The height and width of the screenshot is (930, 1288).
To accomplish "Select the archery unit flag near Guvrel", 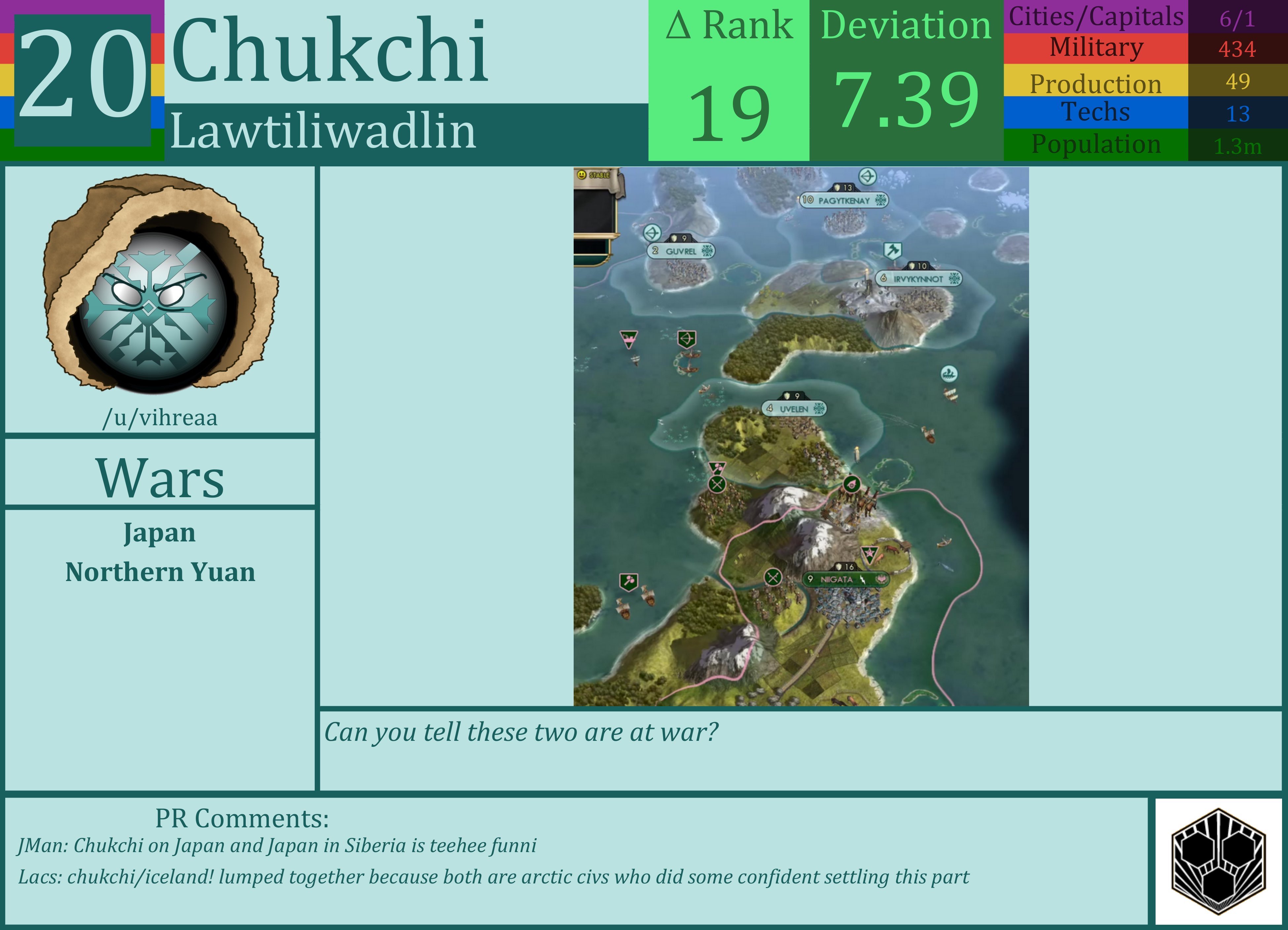I will (x=652, y=233).
